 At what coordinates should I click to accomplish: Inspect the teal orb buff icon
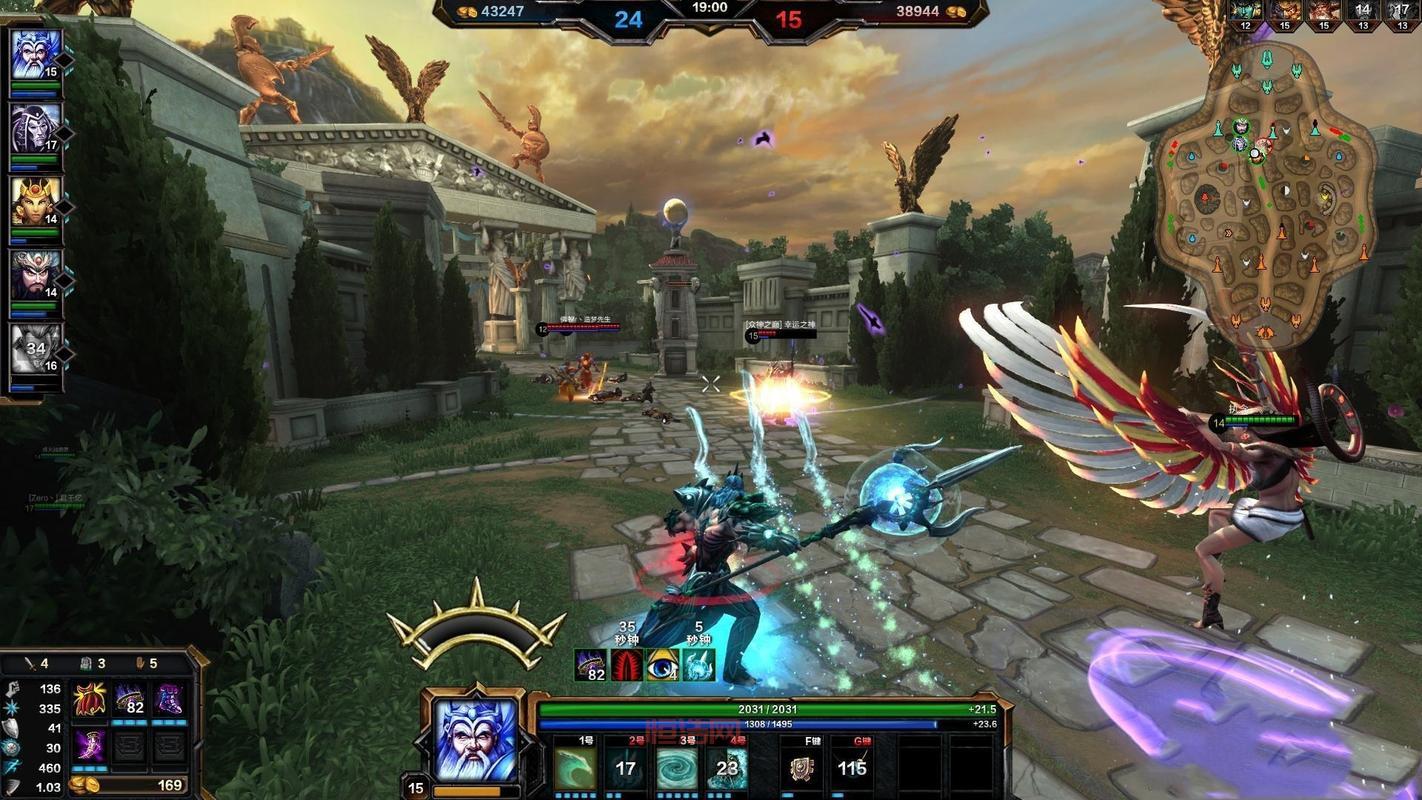click(x=698, y=665)
